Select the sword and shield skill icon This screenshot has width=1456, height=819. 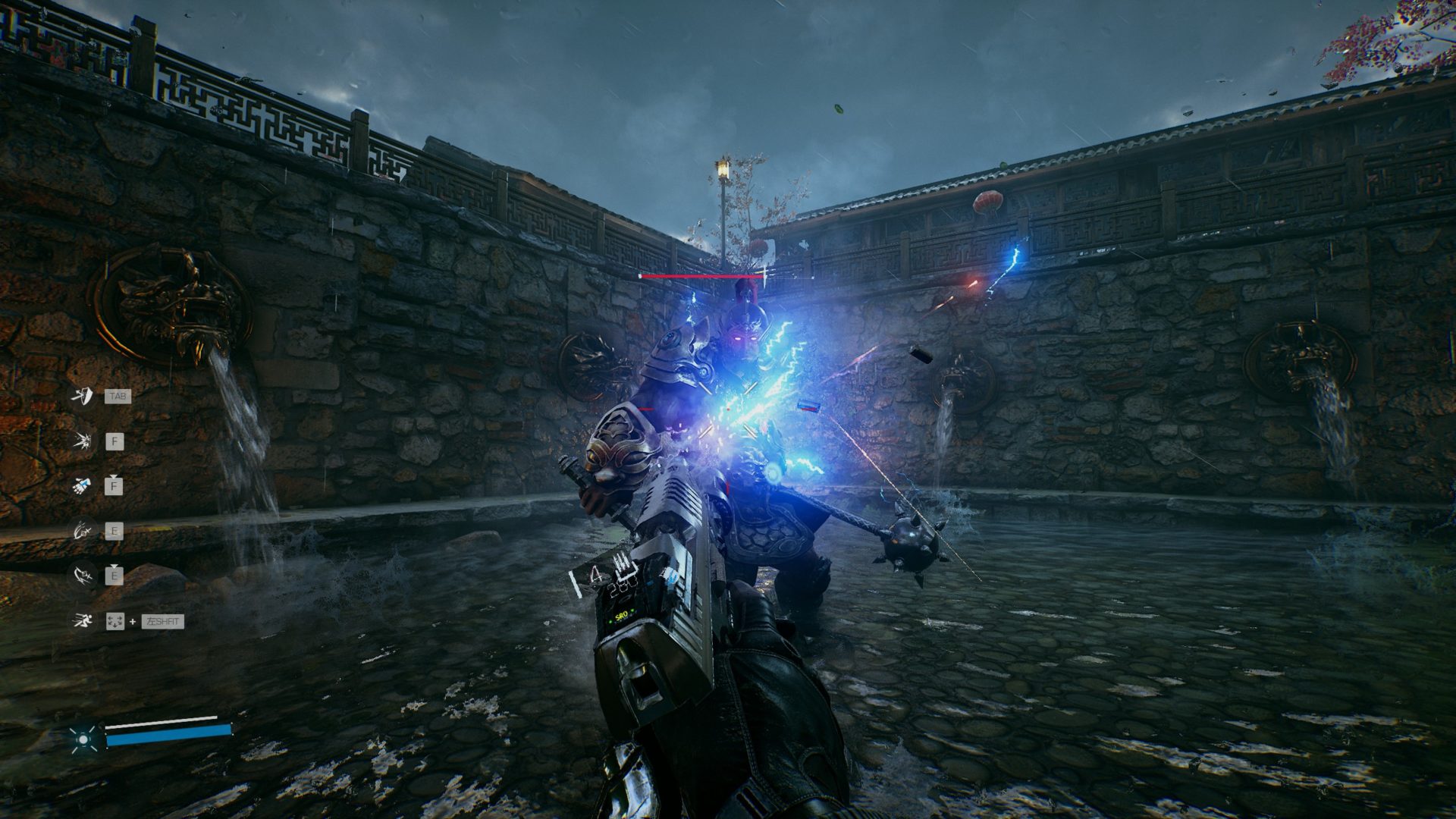coord(82,396)
